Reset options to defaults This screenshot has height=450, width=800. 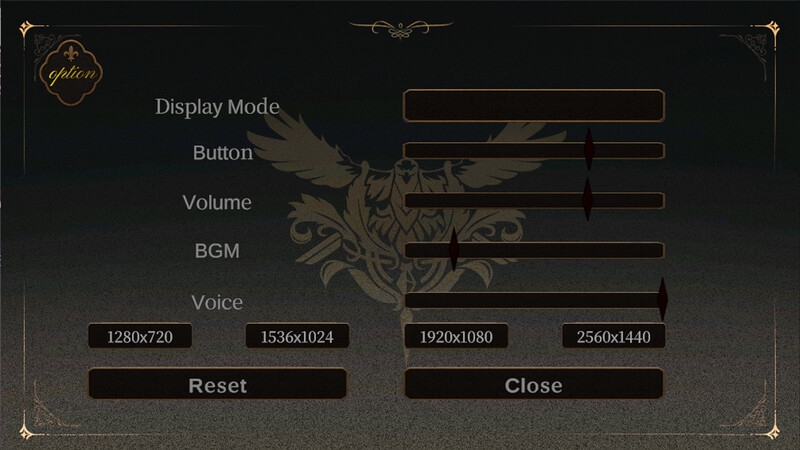[x=218, y=384]
